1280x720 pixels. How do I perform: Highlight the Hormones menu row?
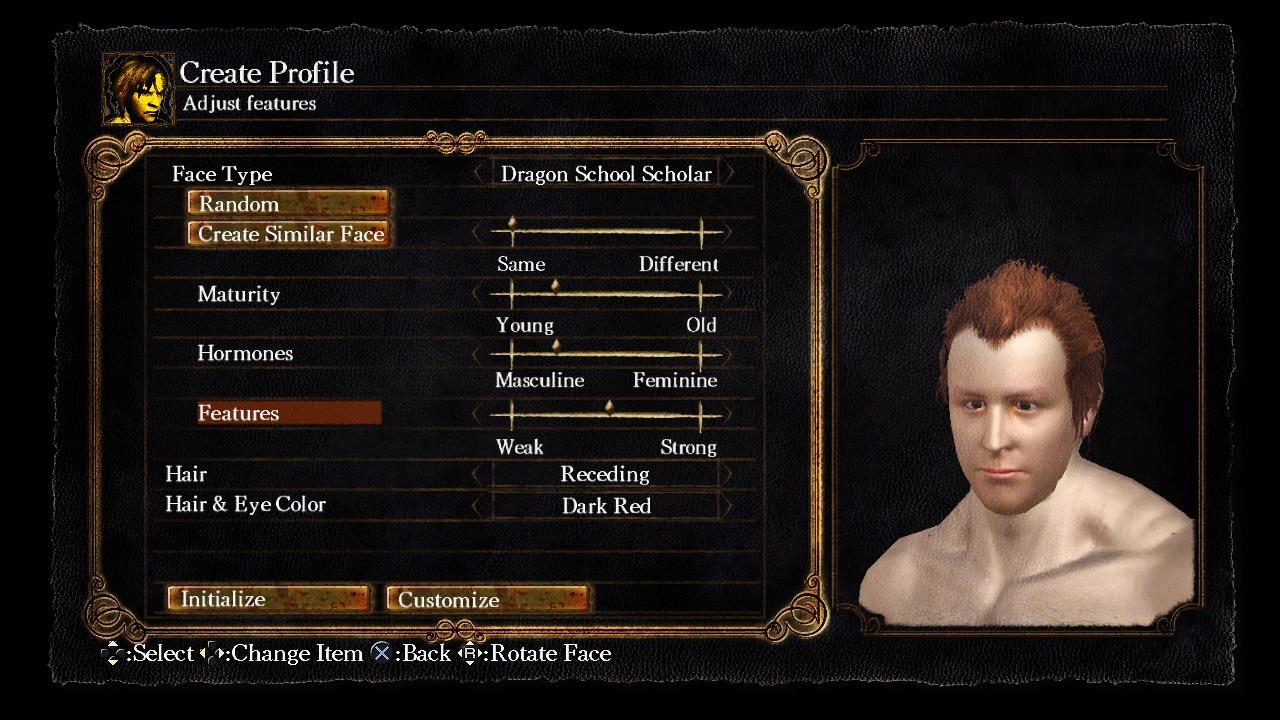pyautogui.click(x=245, y=354)
